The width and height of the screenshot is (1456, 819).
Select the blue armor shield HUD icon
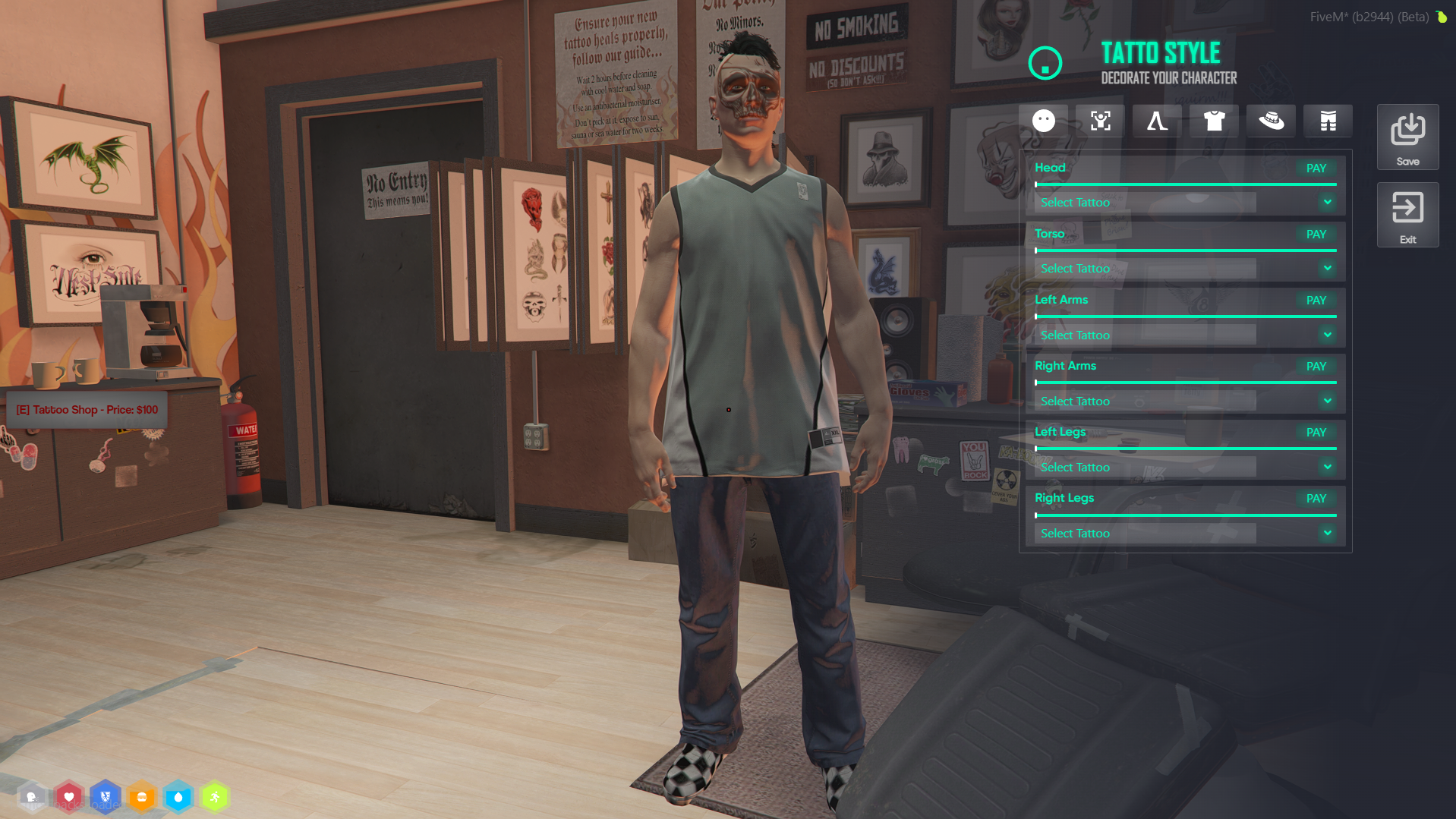pyautogui.click(x=106, y=797)
